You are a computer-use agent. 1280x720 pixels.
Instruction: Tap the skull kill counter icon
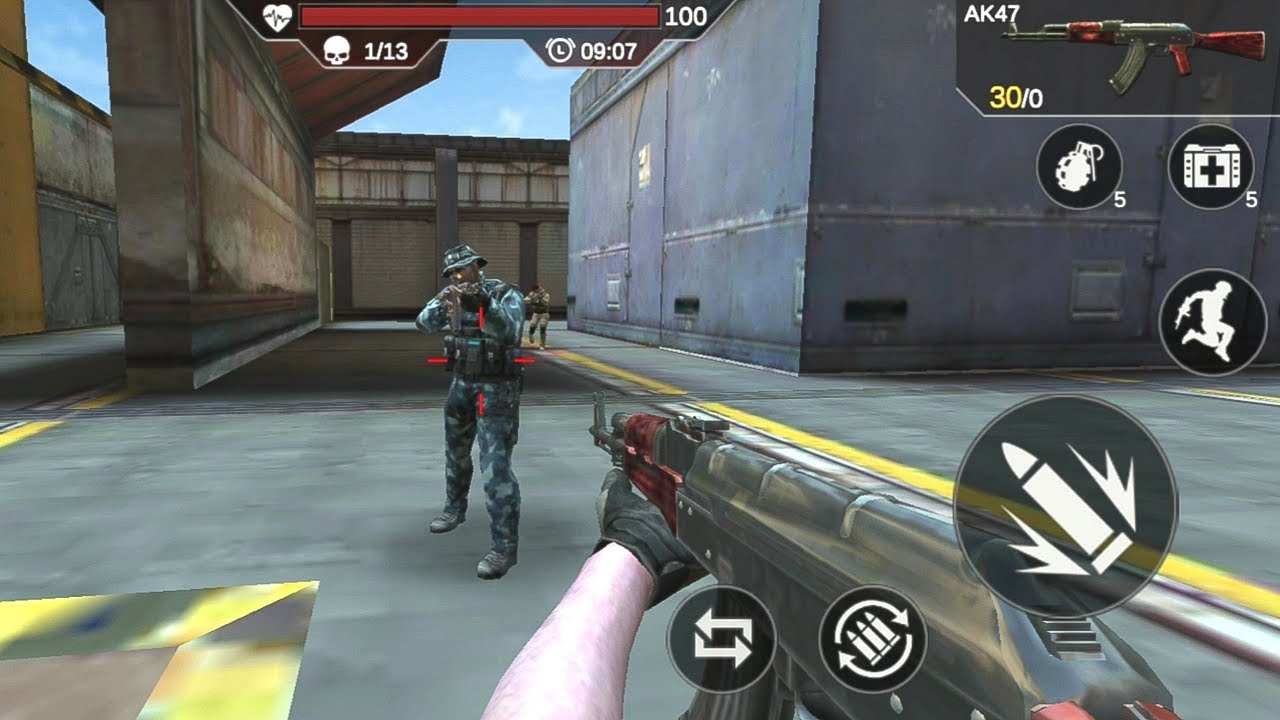[336, 47]
